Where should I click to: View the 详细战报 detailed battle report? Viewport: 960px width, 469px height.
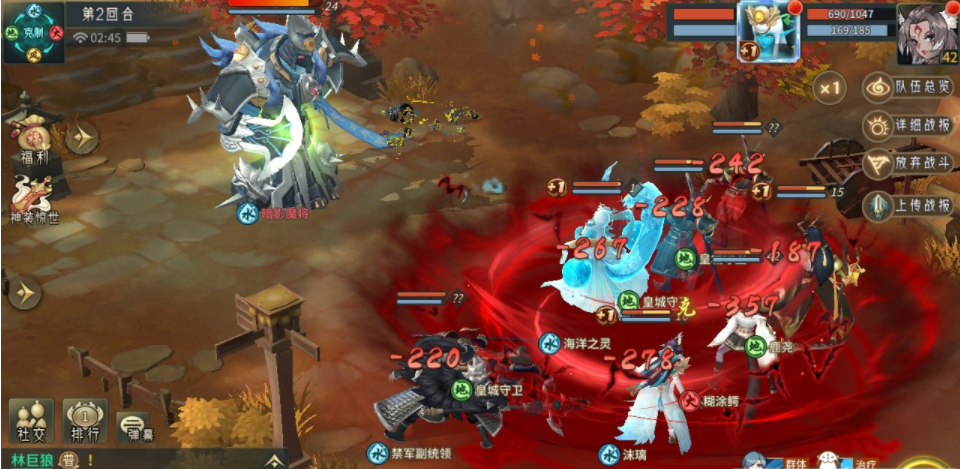(908, 126)
